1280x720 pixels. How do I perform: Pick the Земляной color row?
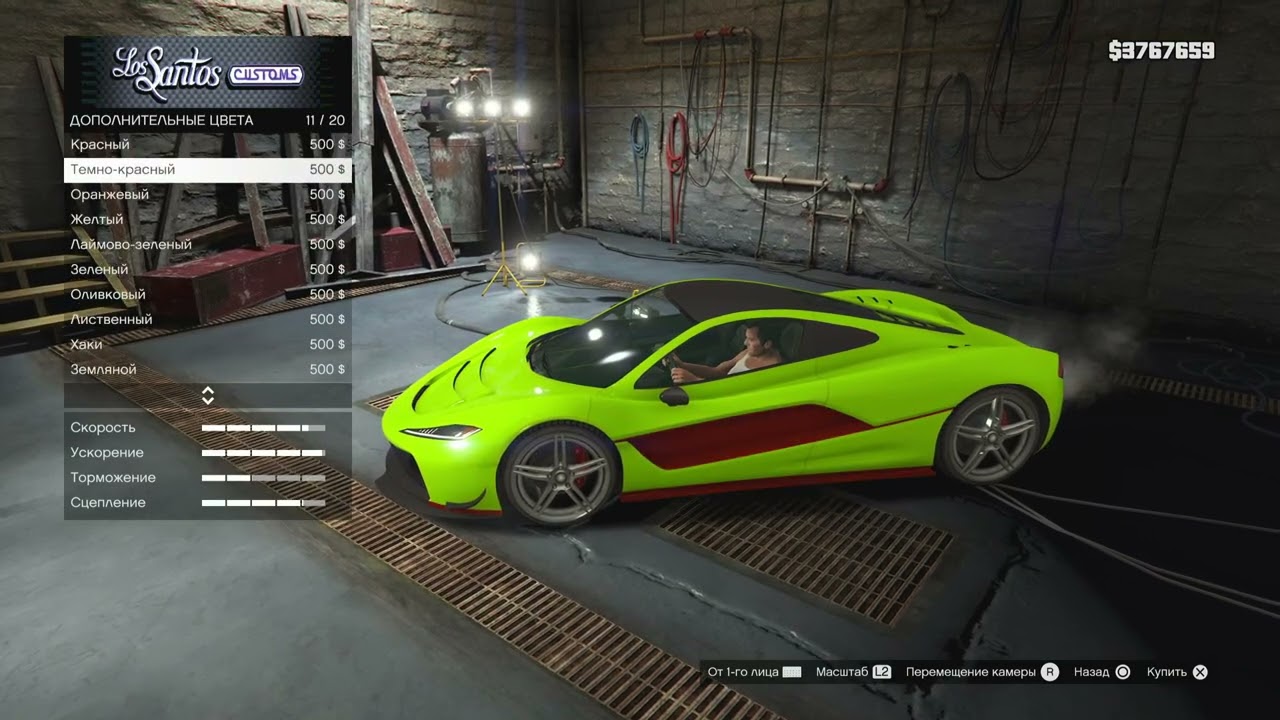[207, 370]
